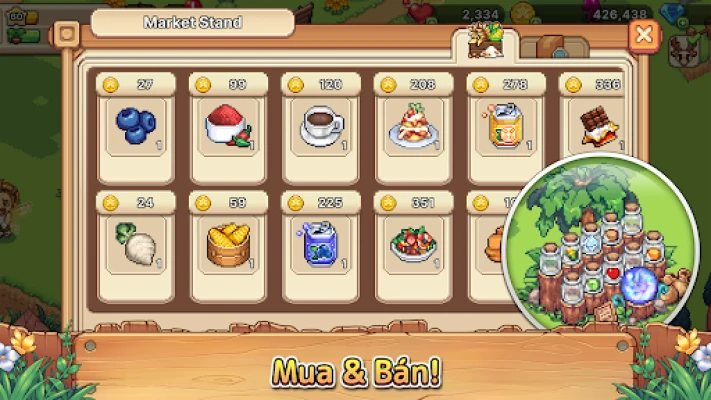Select the chocolate bar priced 336

(x=597, y=124)
